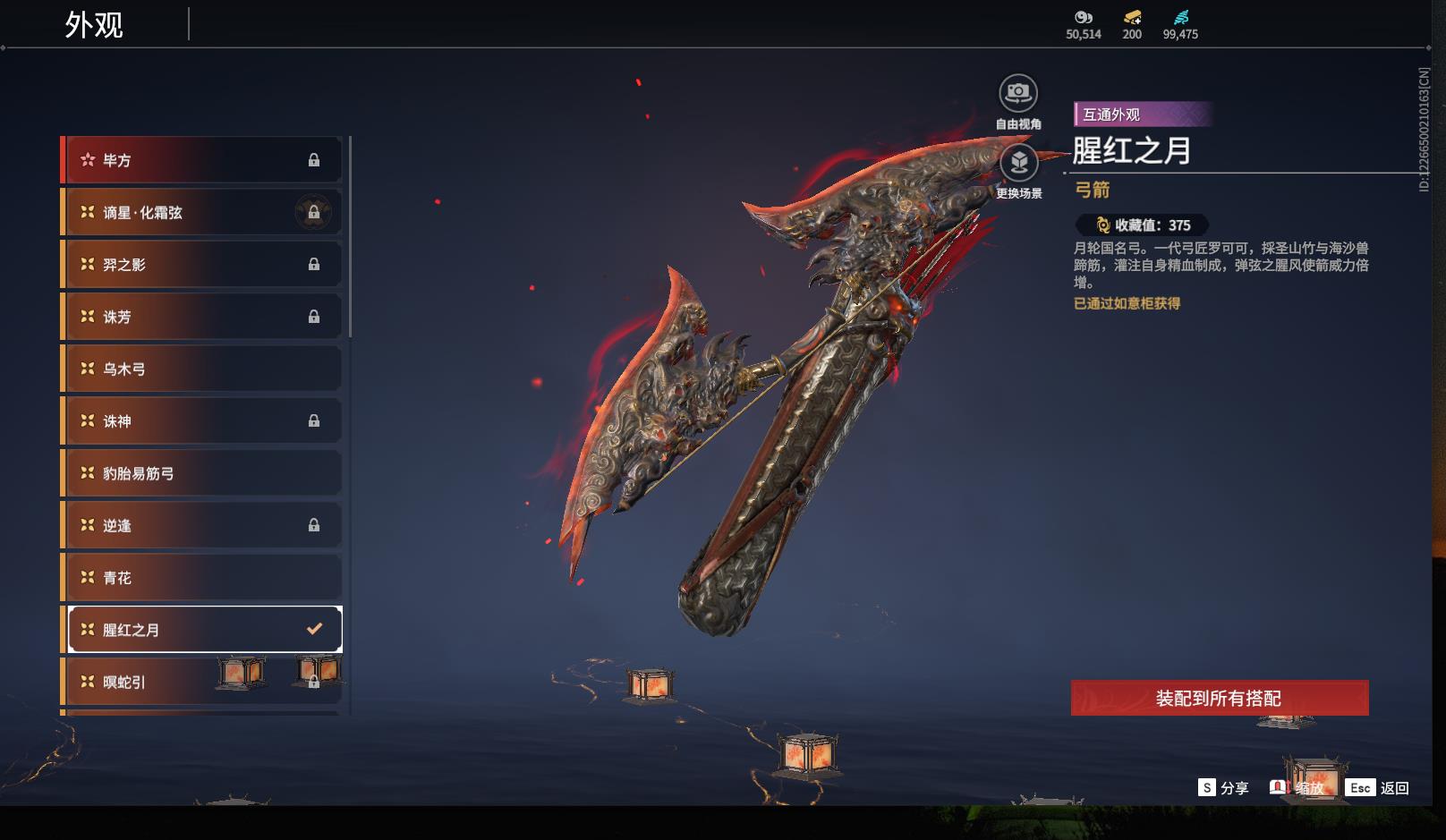This screenshot has width=1446, height=840.
Task: Pick the 诛芳 bow skin
Action: click(202, 317)
